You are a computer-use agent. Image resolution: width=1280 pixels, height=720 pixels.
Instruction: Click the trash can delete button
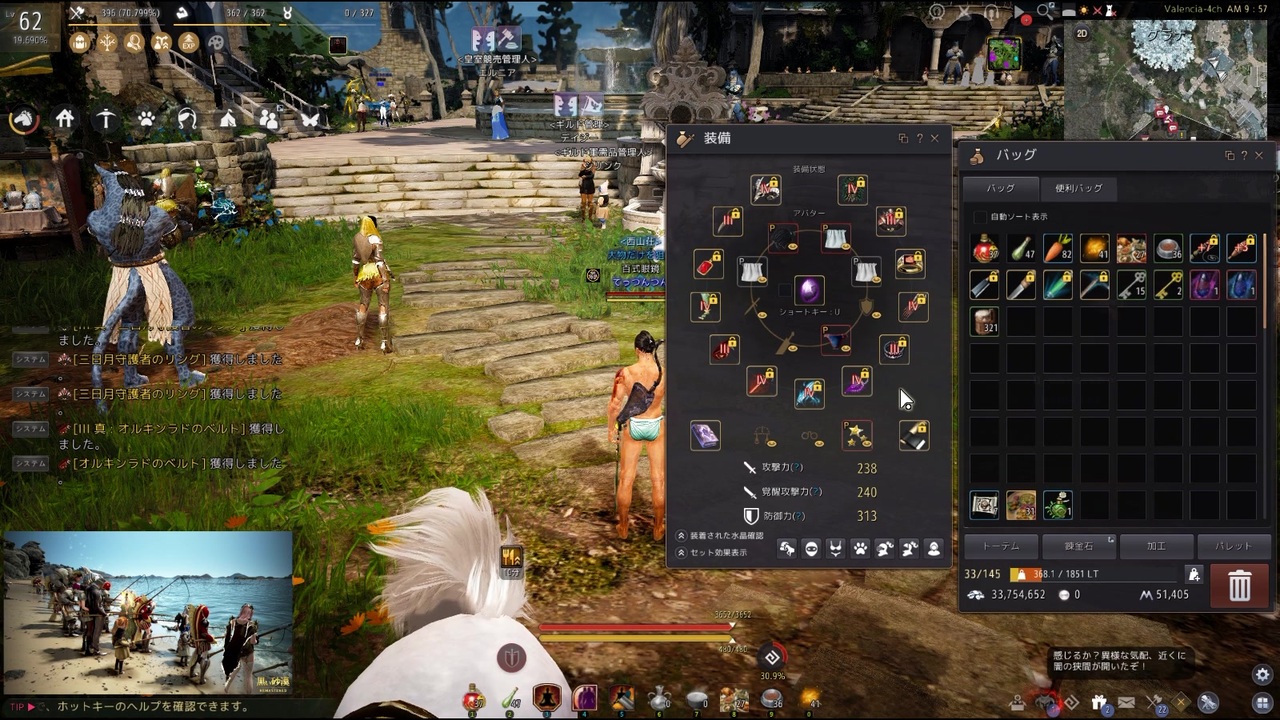click(1239, 586)
